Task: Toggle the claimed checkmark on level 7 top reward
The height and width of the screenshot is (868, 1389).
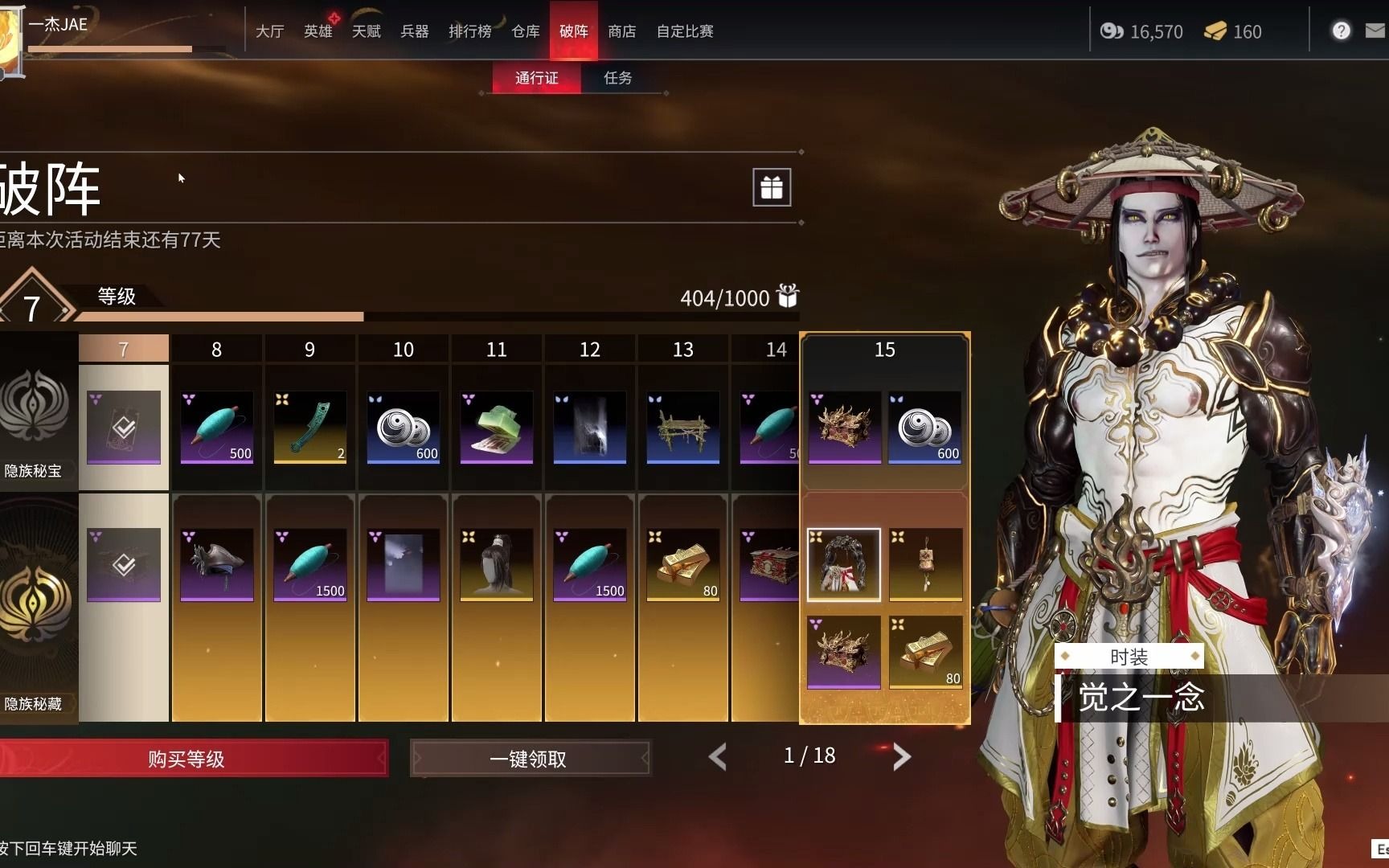Action: click(123, 428)
